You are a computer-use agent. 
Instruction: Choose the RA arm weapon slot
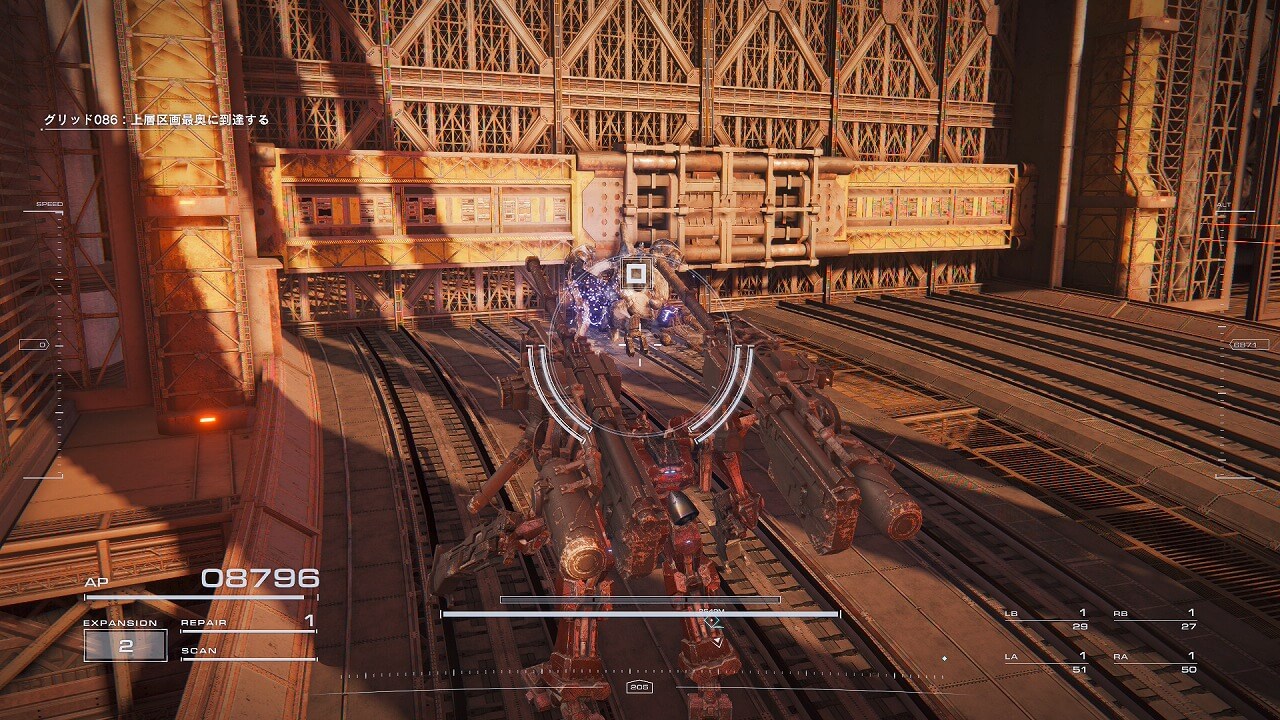1155,662
